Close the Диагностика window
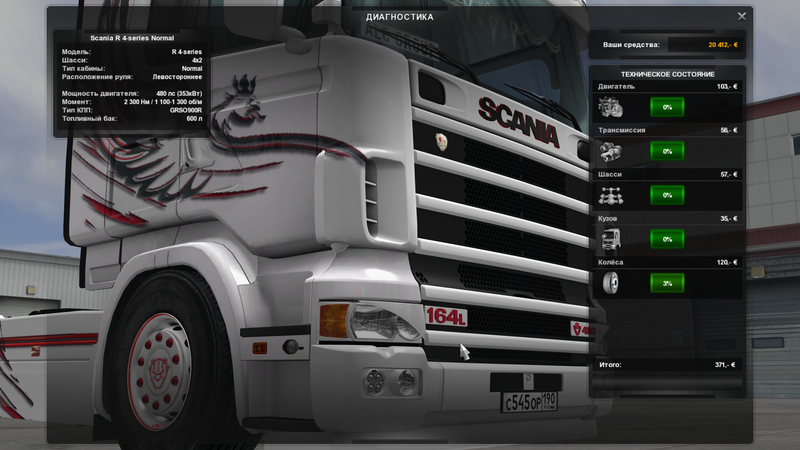This screenshot has width=800, height=450. (742, 16)
